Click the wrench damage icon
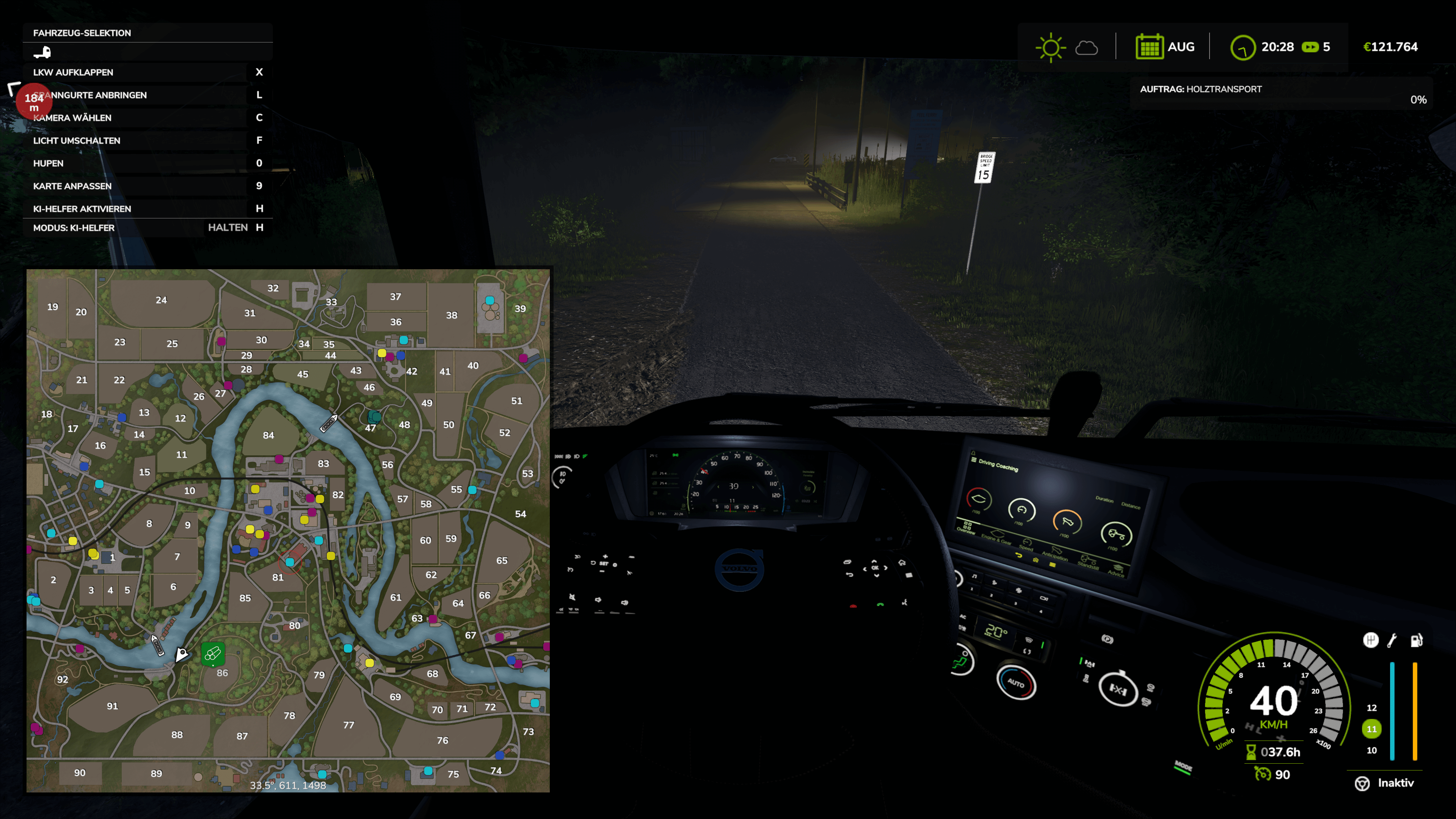Viewport: 1456px width, 819px height. 1393,640
